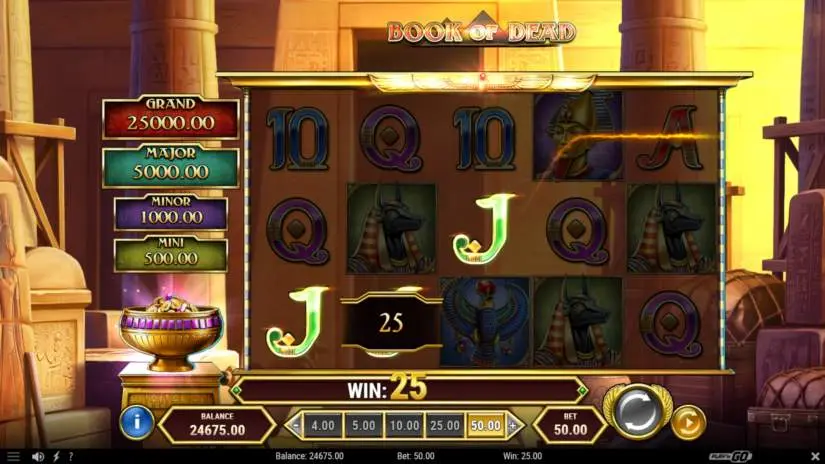Pick the 25.00 bet amount
The width and height of the screenshot is (825, 464).
tap(445, 425)
